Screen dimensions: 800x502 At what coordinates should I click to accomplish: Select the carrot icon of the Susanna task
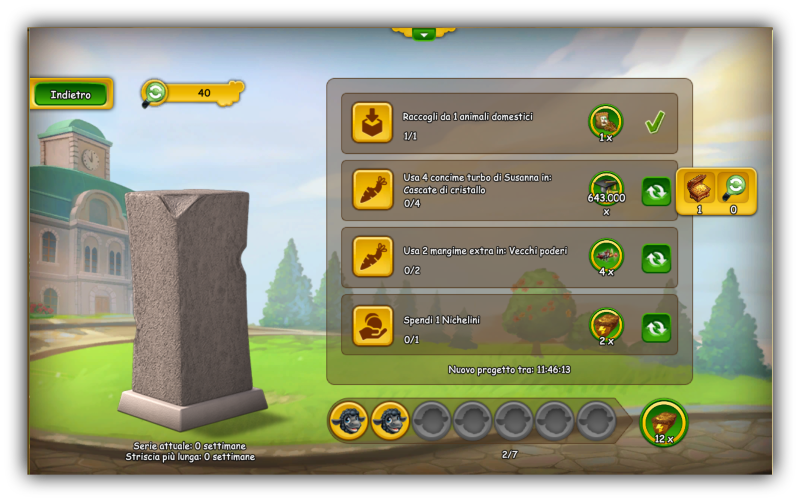pyautogui.click(x=372, y=190)
